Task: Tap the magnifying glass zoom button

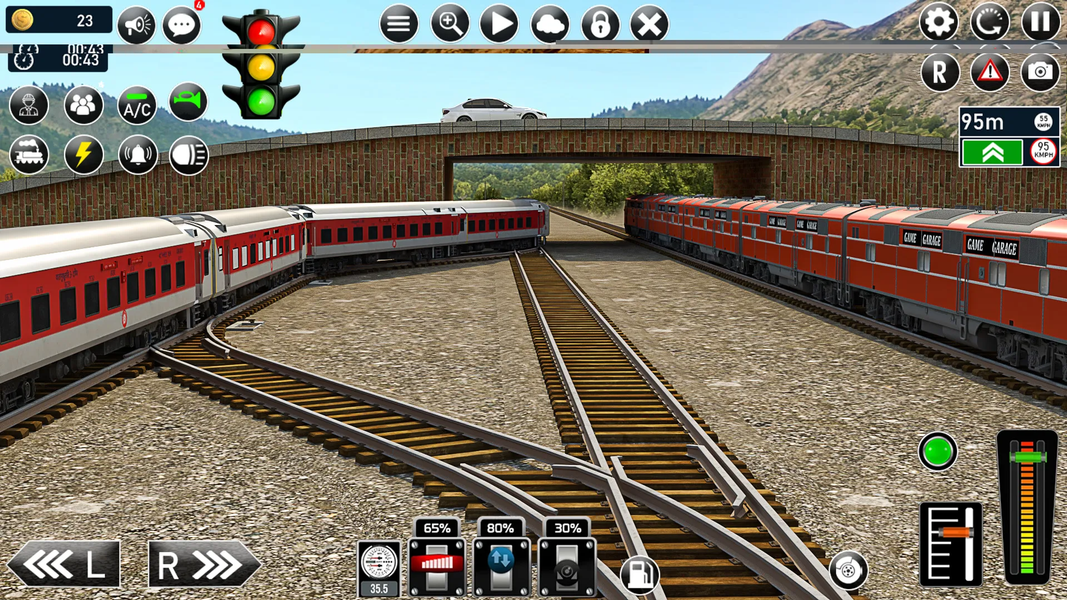Action: coord(449,24)
